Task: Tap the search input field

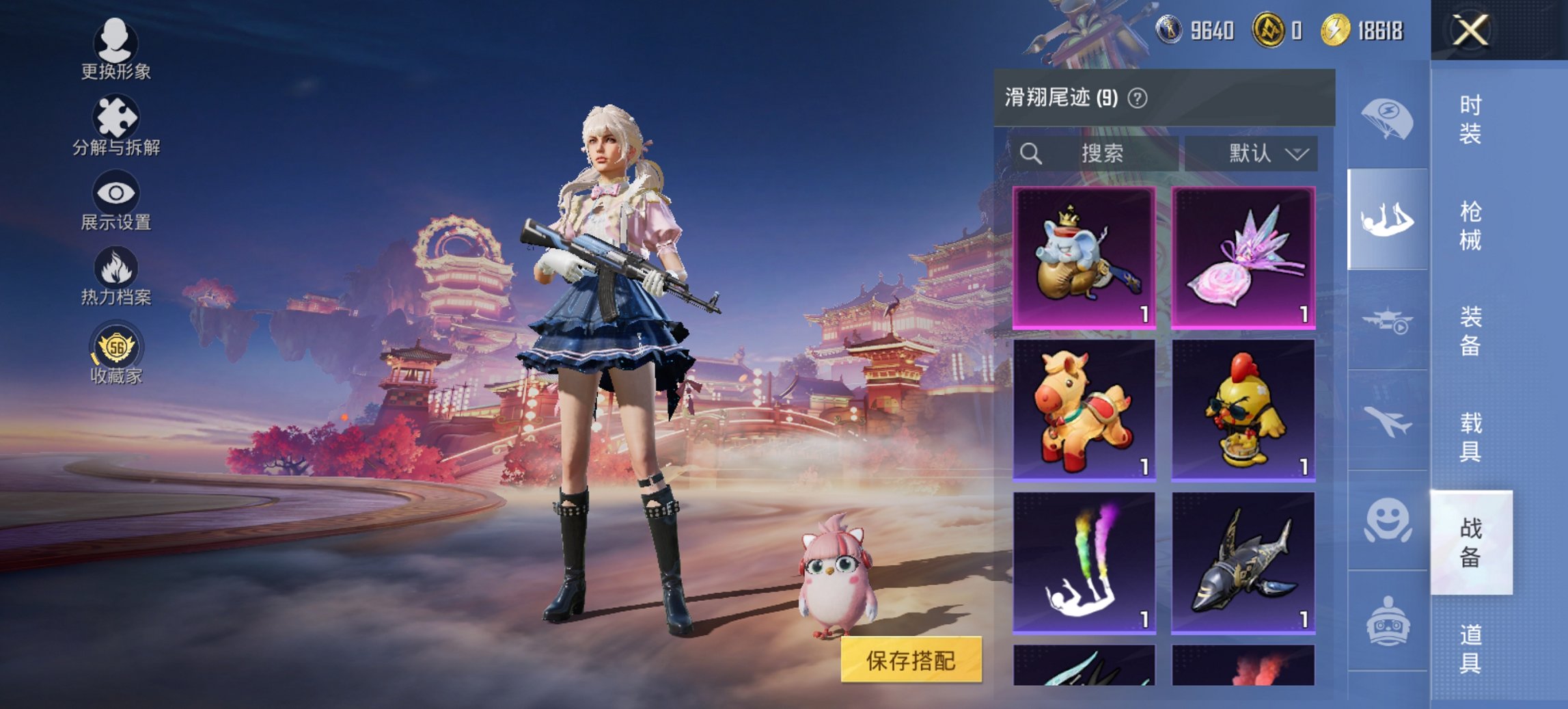Action: pos(1100,153)
